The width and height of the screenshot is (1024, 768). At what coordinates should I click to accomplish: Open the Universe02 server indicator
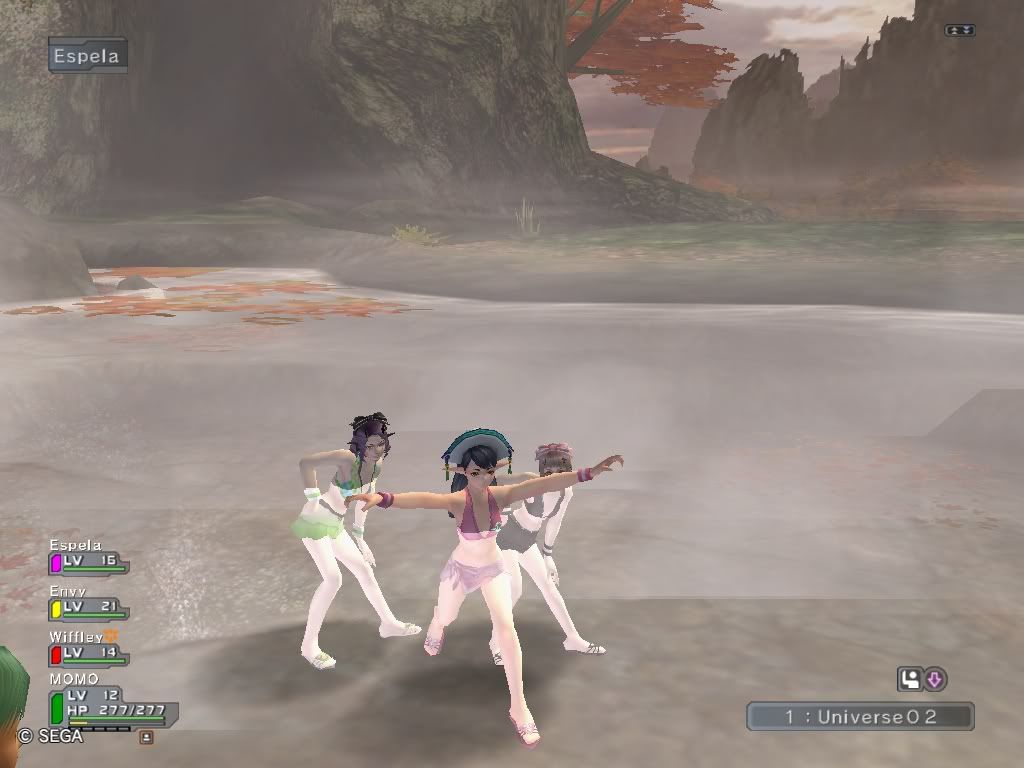[860, 716]
